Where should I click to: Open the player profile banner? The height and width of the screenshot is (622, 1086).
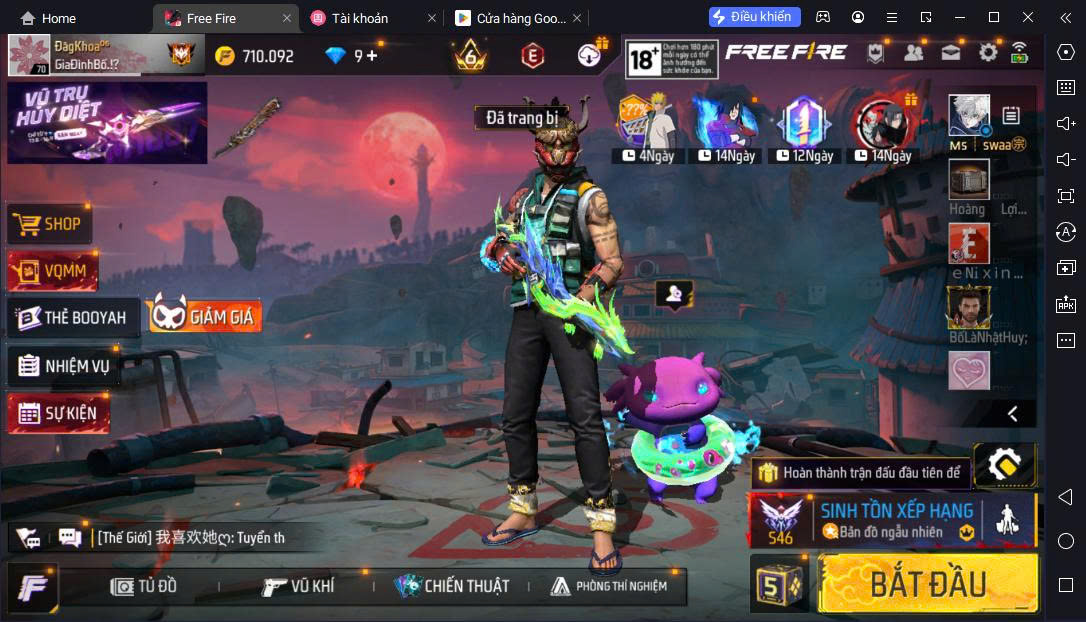(x=100, y=55)
